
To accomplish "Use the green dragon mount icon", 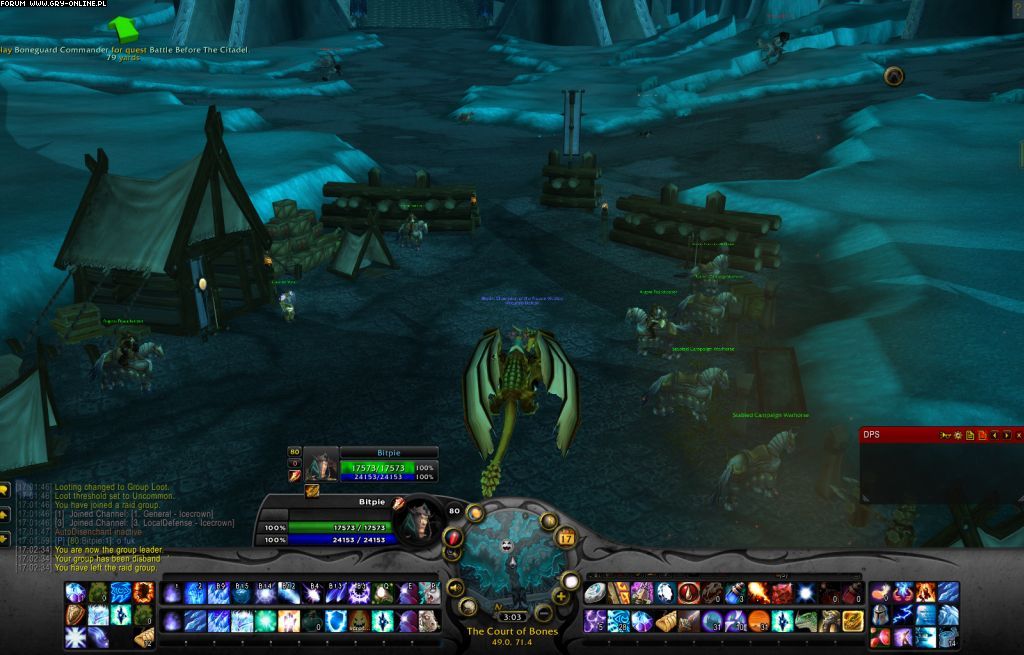I will (807, 621).
